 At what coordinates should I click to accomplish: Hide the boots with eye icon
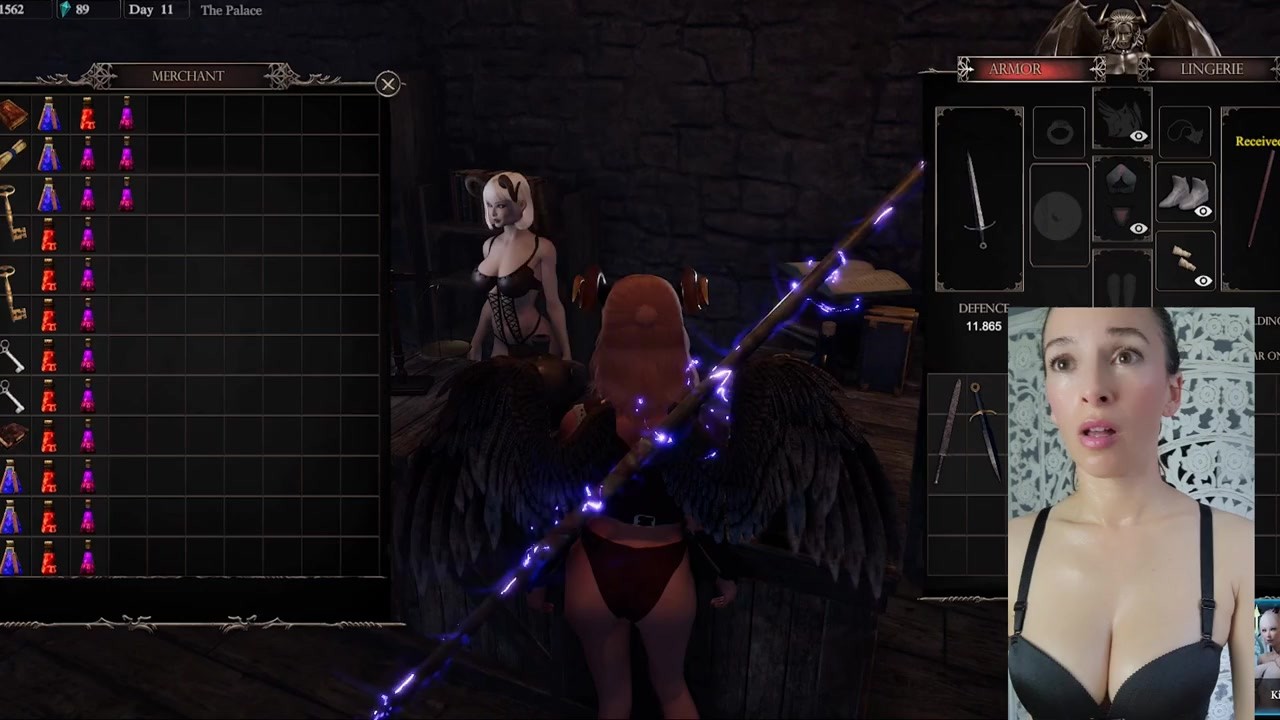pos(1203,211)
